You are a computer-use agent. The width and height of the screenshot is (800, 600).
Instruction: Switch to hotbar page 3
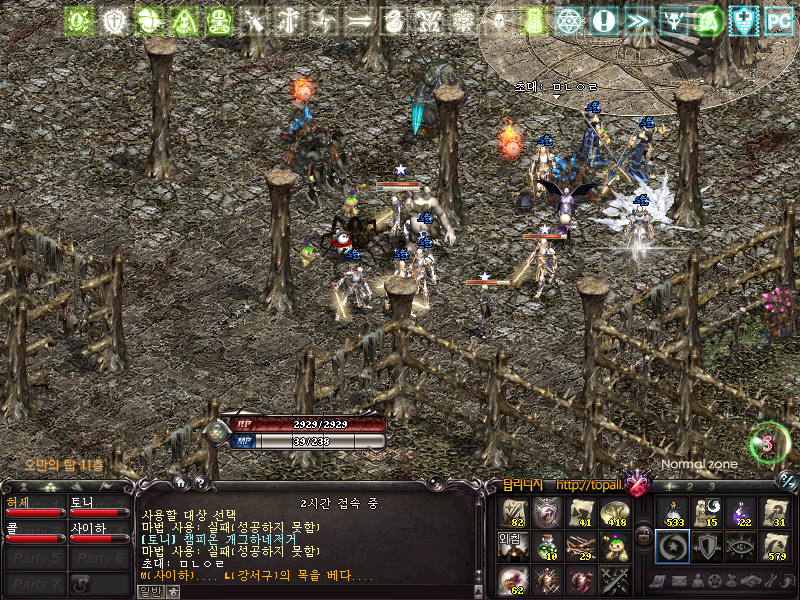pos(711,486)
